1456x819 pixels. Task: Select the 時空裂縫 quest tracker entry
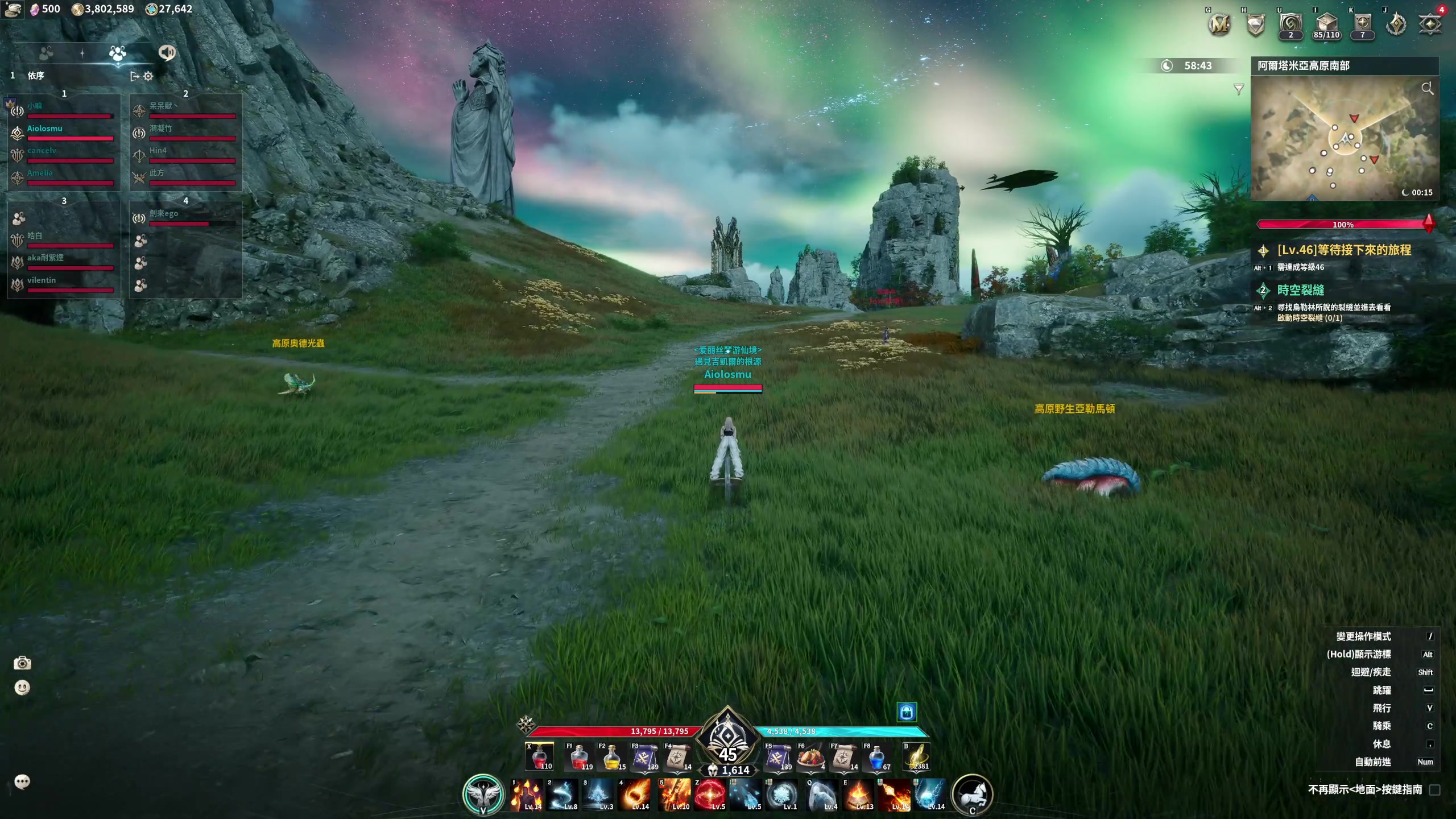1300,291
